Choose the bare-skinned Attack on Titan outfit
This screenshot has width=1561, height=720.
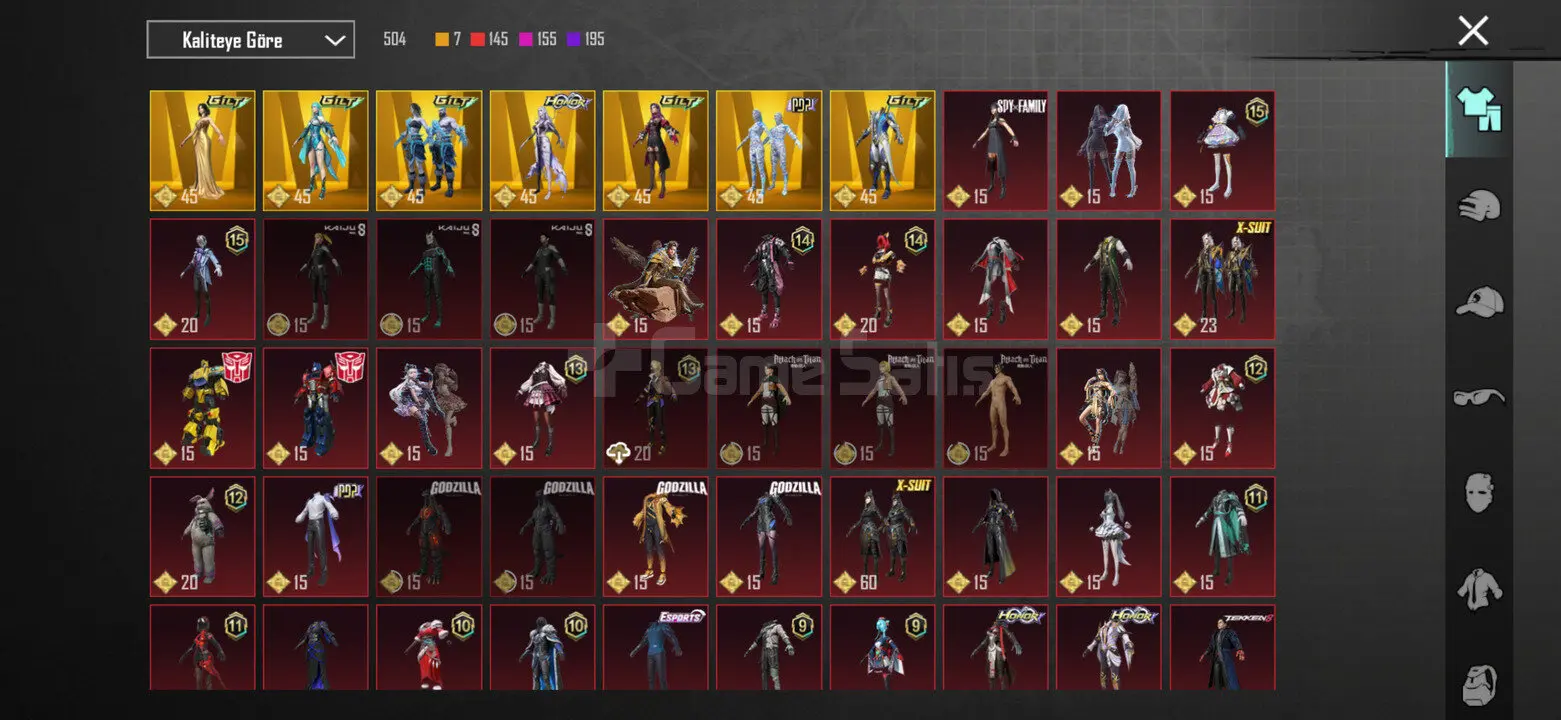[x=995, y=408]
